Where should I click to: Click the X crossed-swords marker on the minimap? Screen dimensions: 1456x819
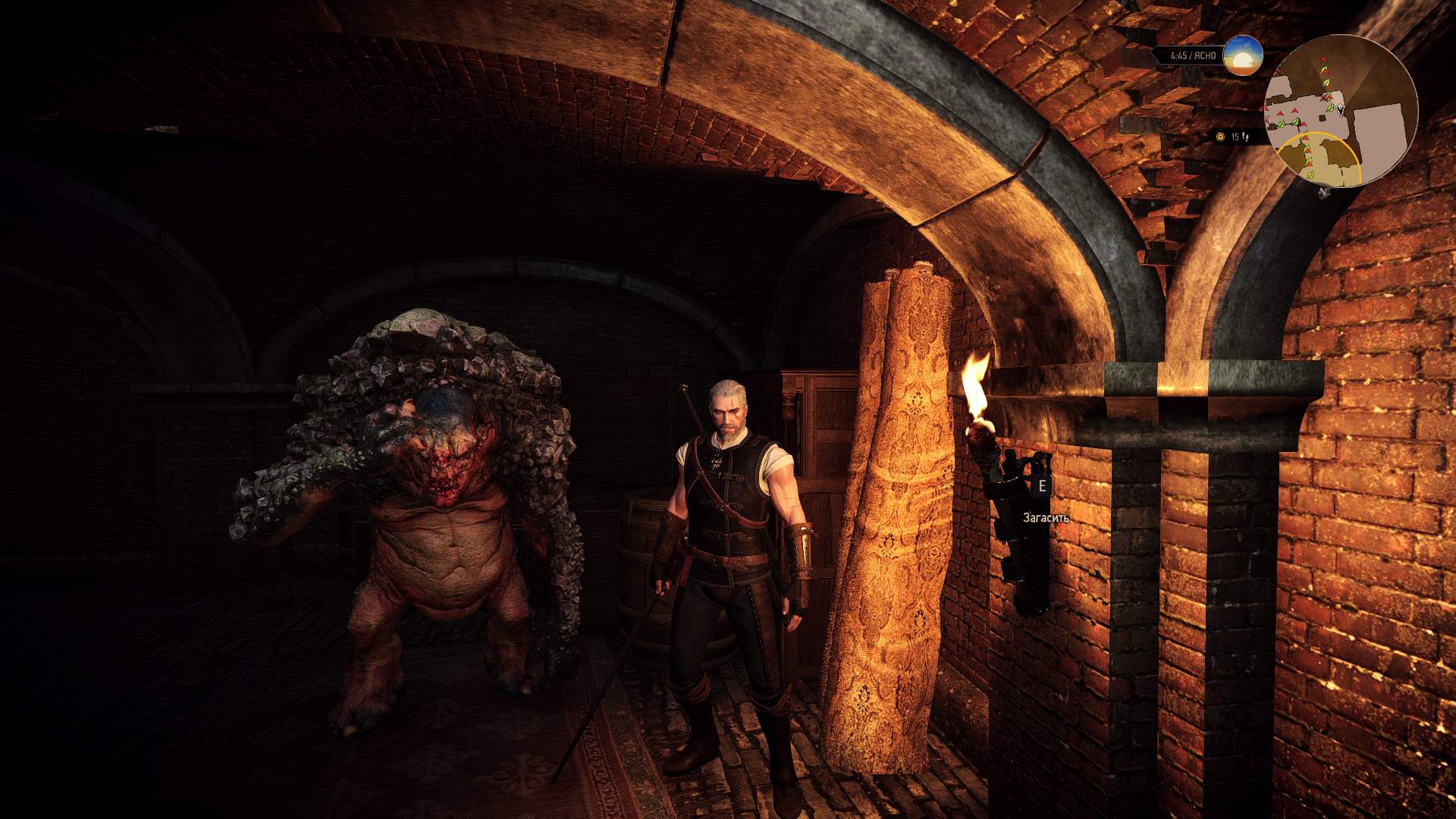(1323, 98)
